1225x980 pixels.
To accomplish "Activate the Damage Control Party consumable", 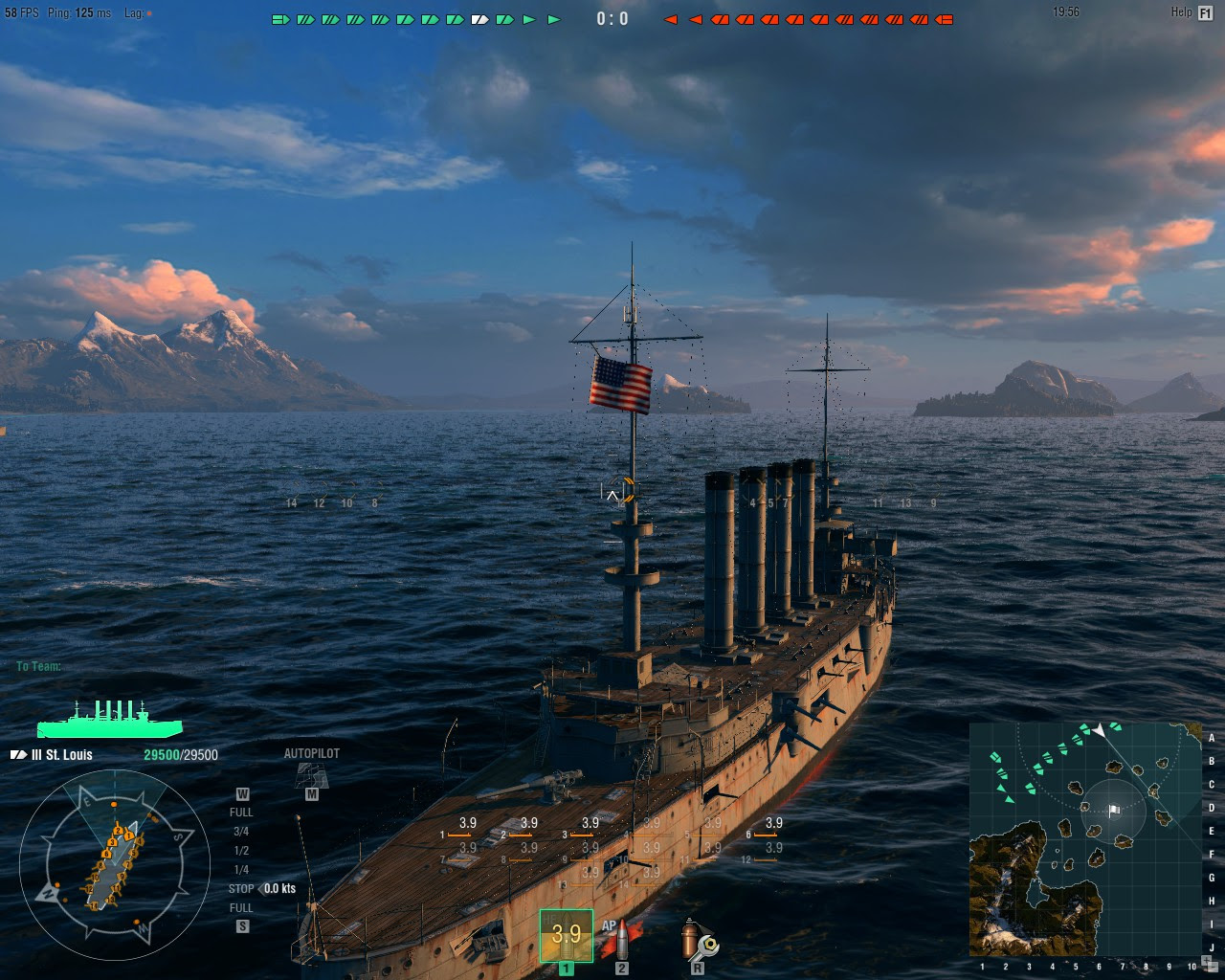I will coord(699,940).
